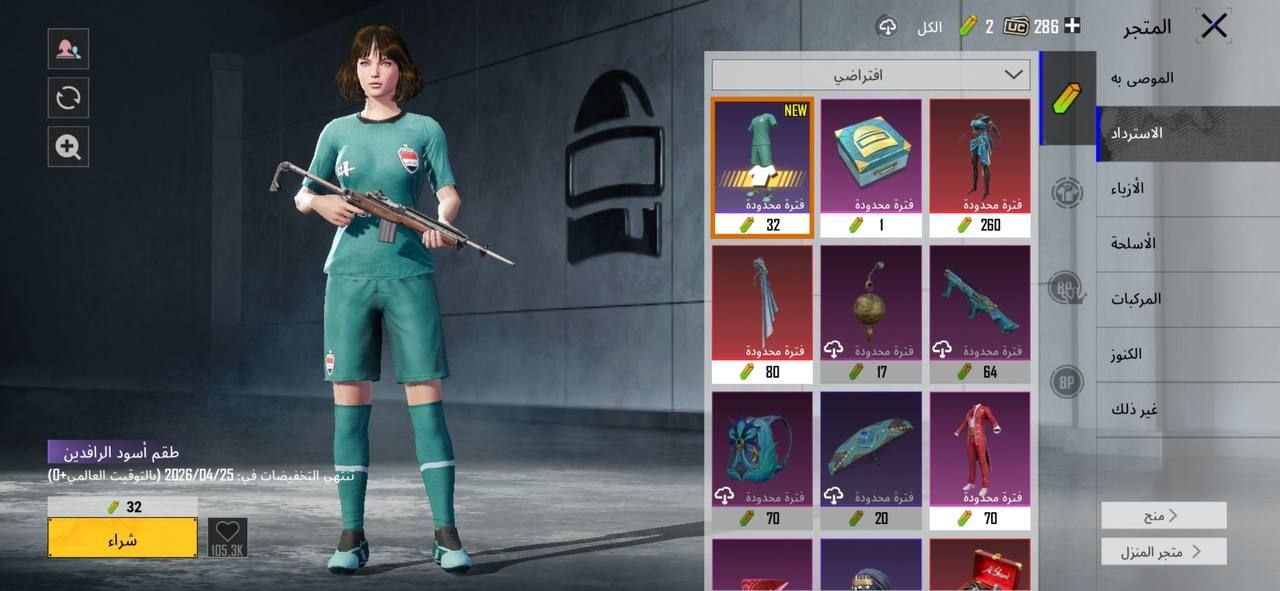Buy the outfit with the yellow شراء button
The width and height of the screenshot is (1280, 591).
(122, 538)
